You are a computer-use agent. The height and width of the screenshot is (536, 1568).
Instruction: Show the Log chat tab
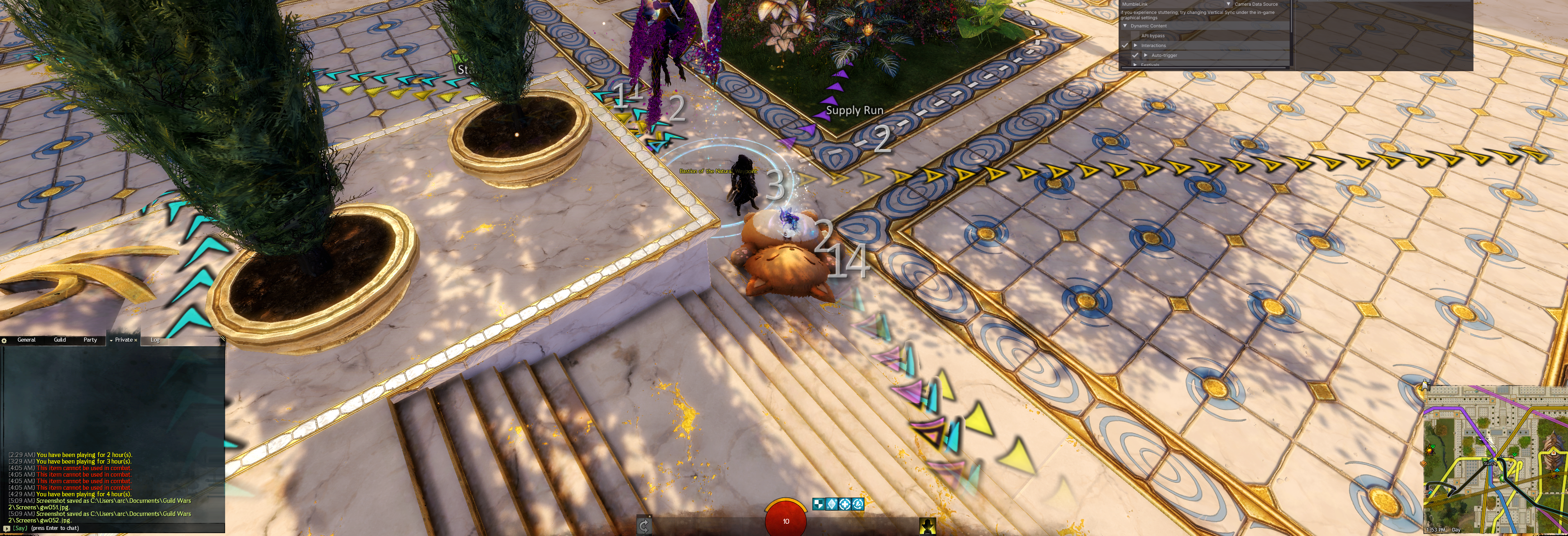coord(155,340)
